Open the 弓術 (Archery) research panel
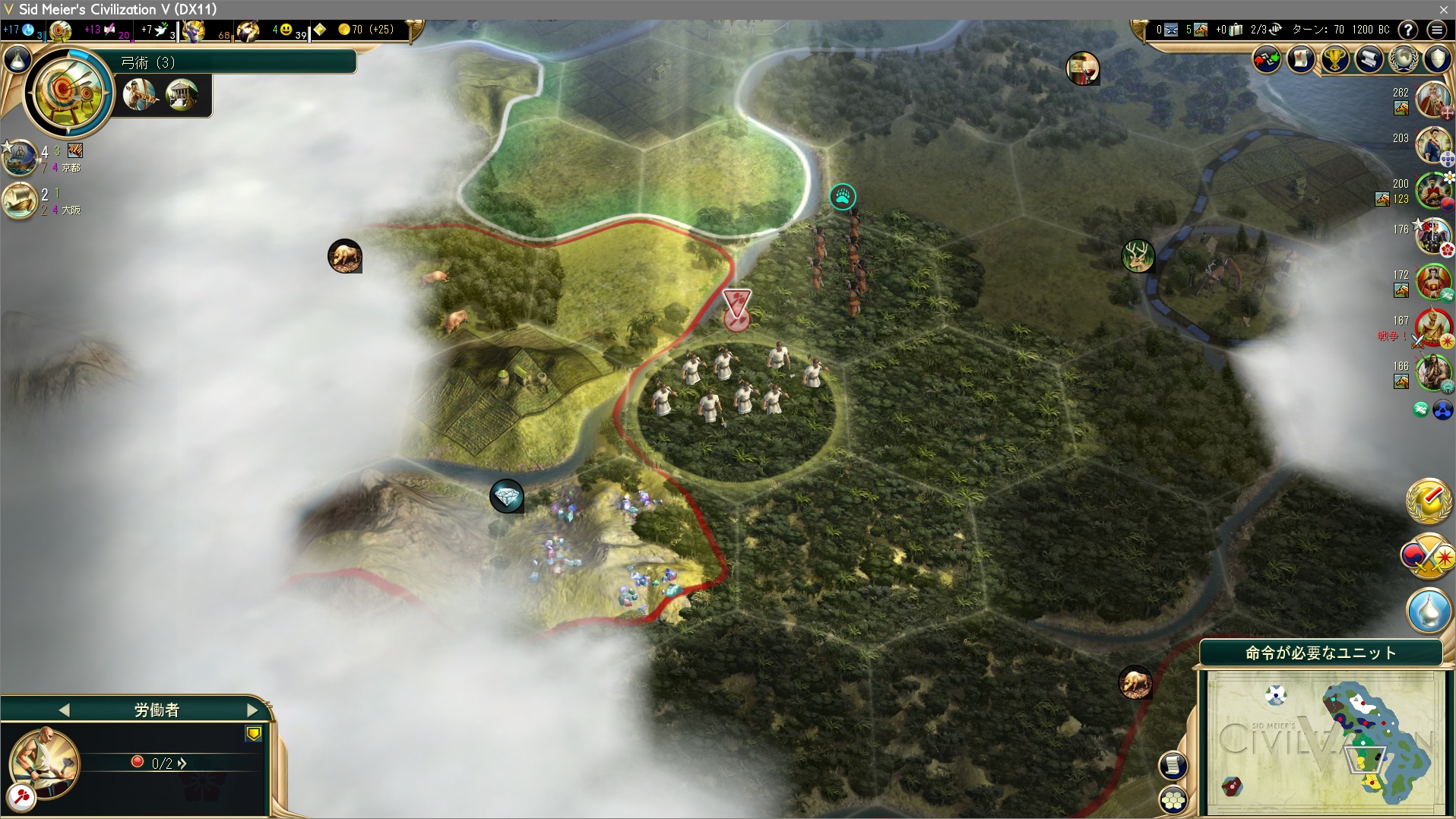 pyautogui.click(x=68, y=93)
